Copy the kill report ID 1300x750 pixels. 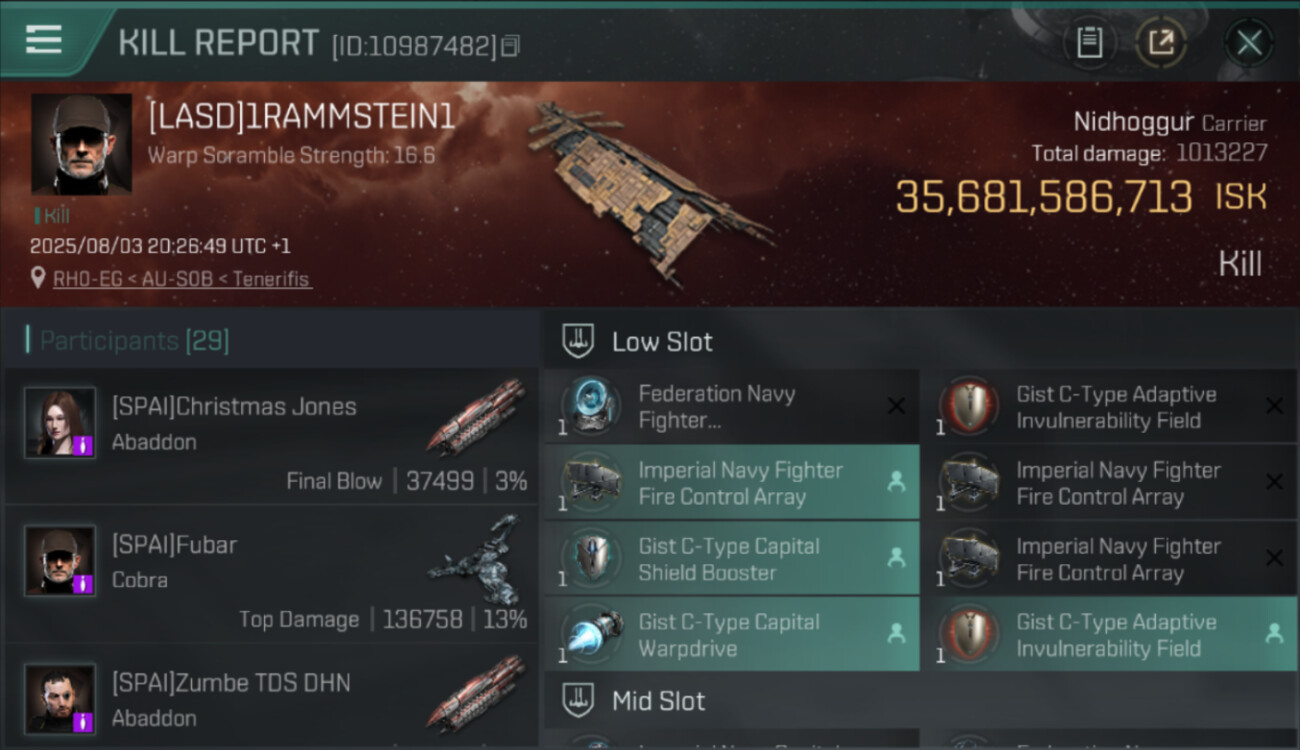click(511, 46)
